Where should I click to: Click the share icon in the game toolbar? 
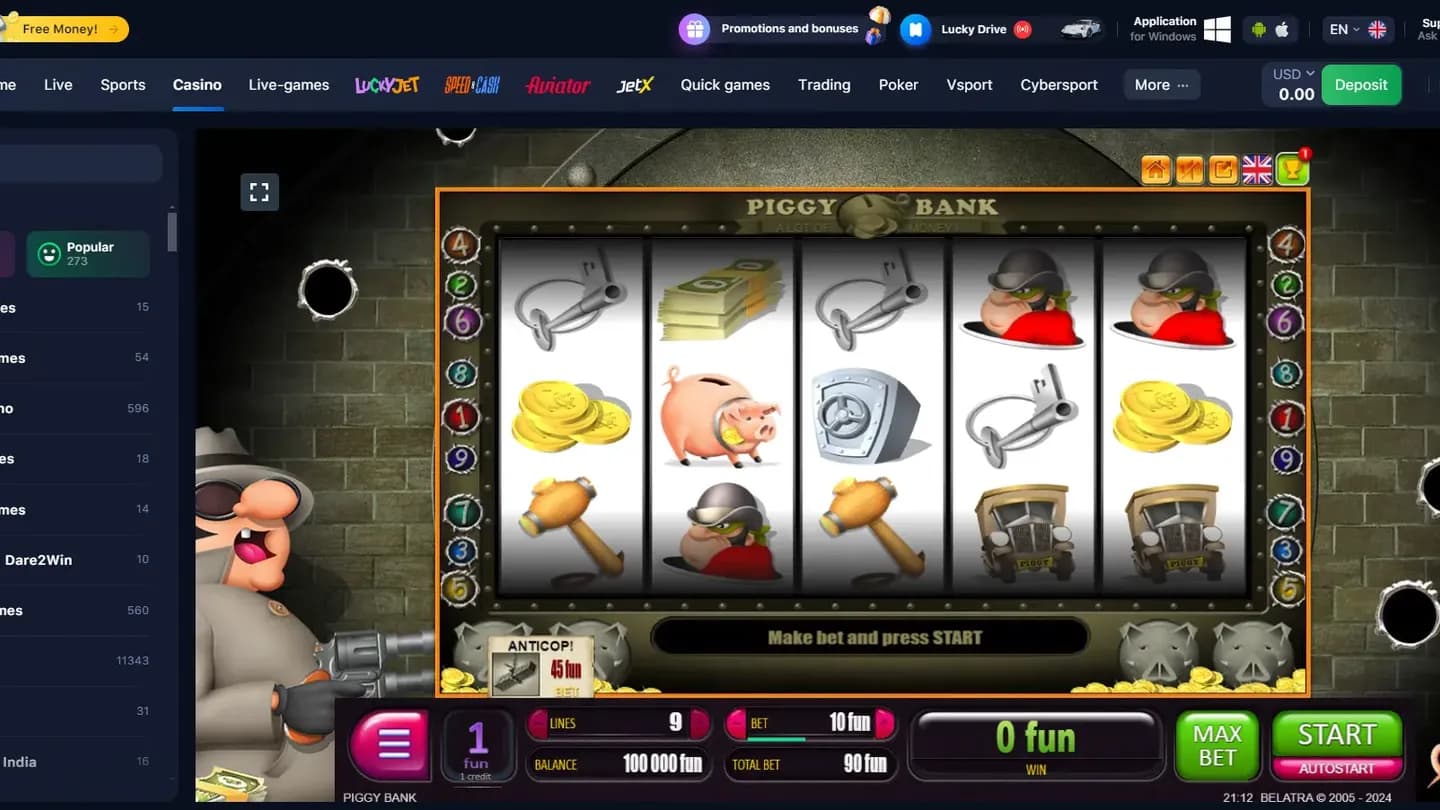1222,169
